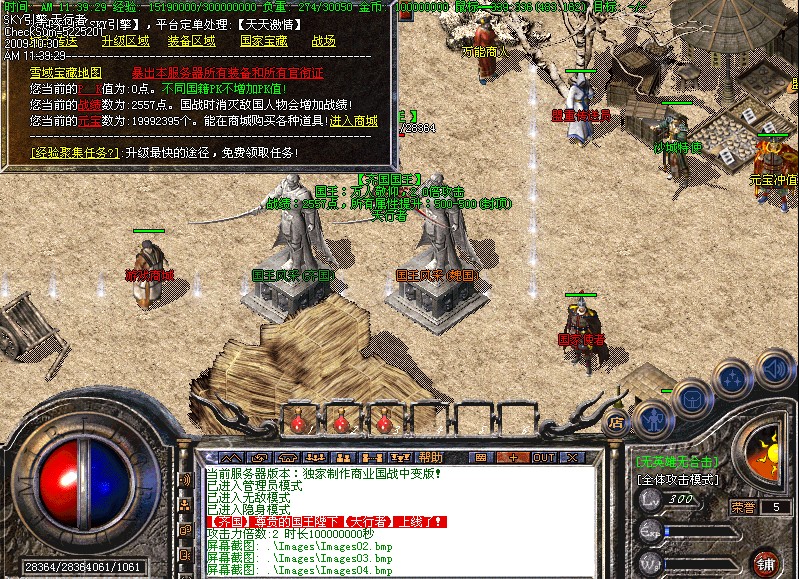Open the skills sparkle round icon
This screenshot has width=799, height=579.
click(734, 380)
